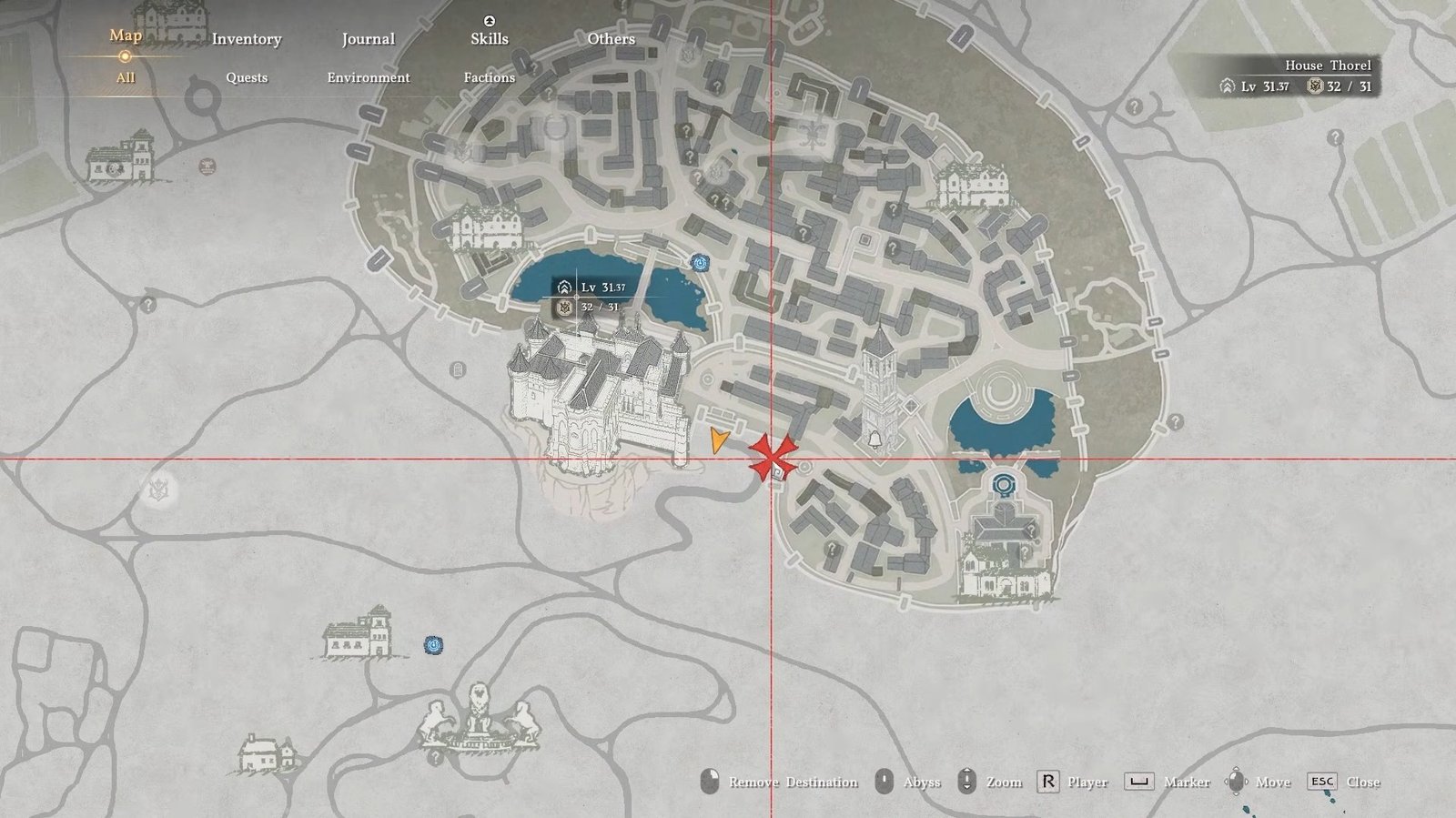Image resolution: width=1456 pixels, height=818 pixels.
Task: Click the Map tab
Action: click(126, 35)
